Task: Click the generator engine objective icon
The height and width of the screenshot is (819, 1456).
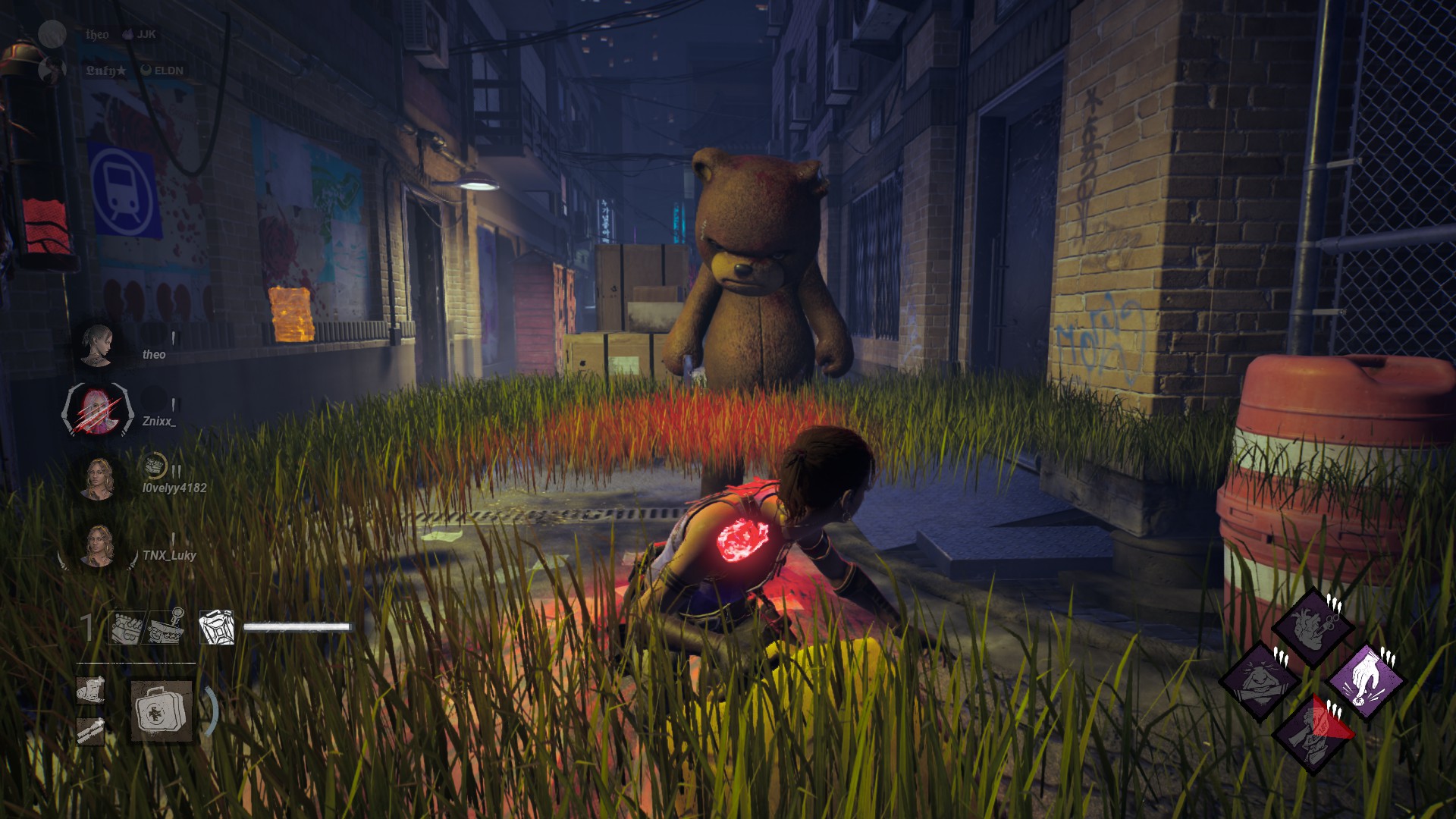Action: tap(126, 628)
